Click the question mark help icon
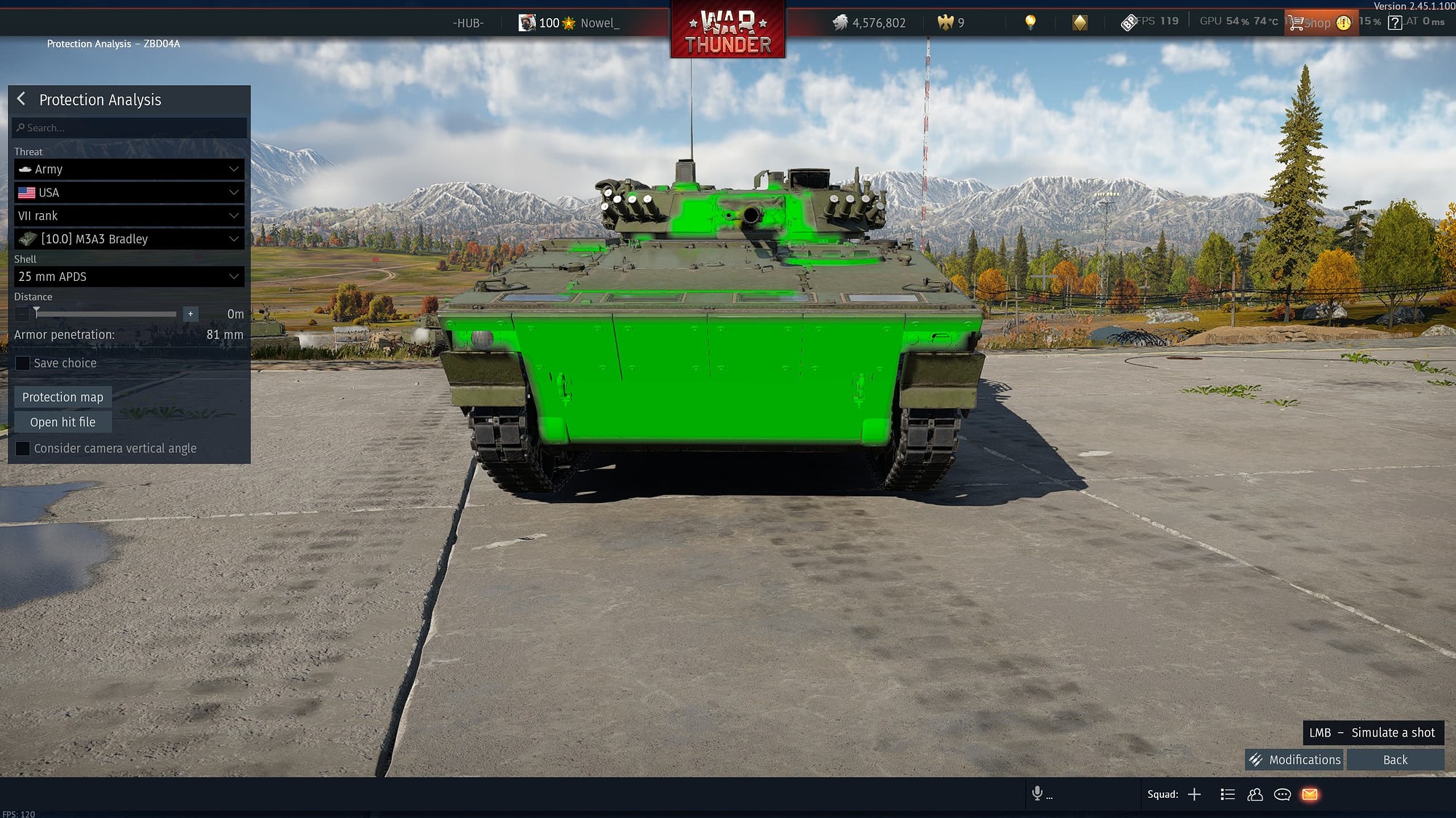1456x818 pixels. [1393, 22]
